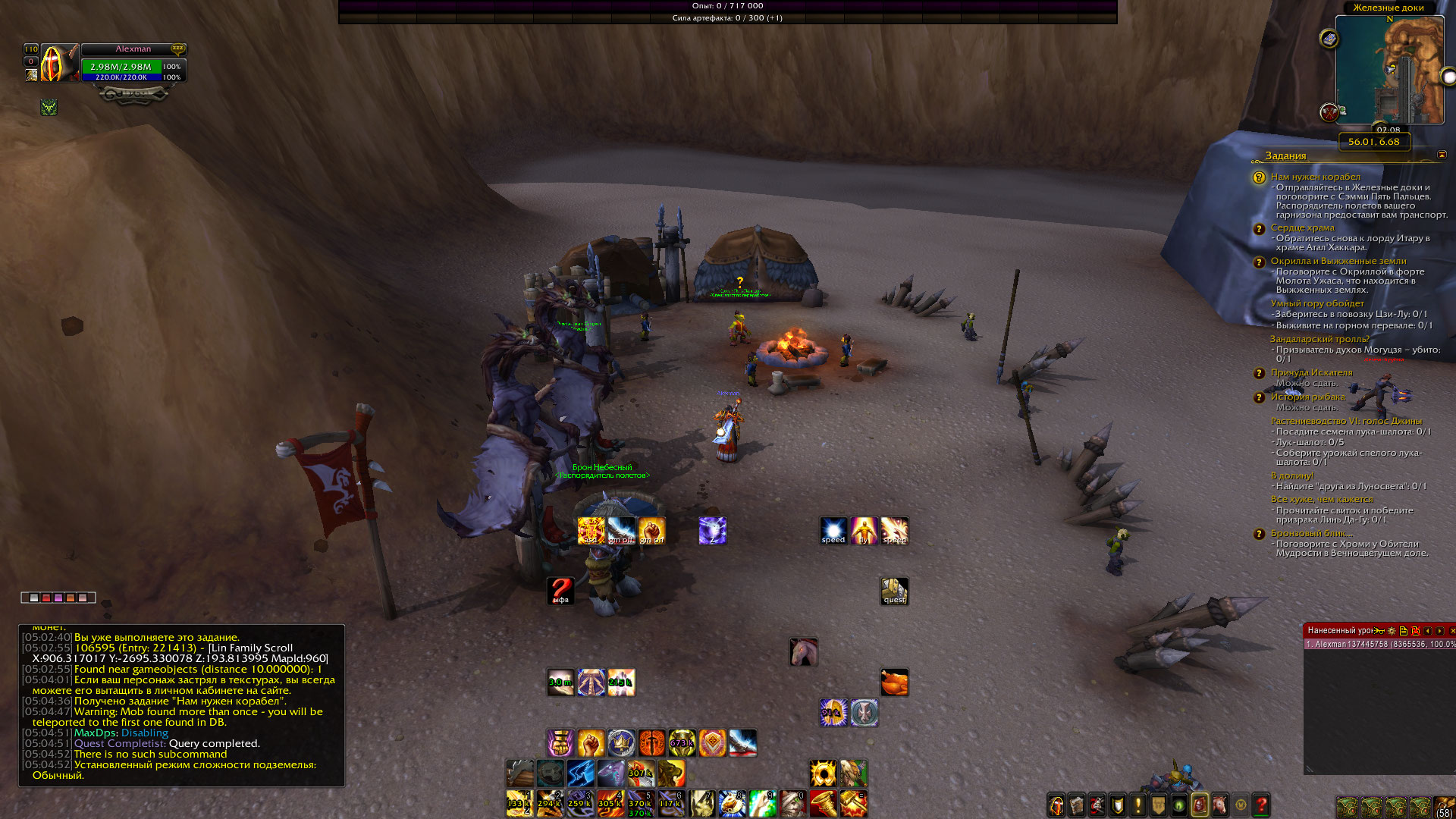Viewport: 1456px width, 819px height.
Task: Use the gm off macro button
Action: click(x=621, y=531)
